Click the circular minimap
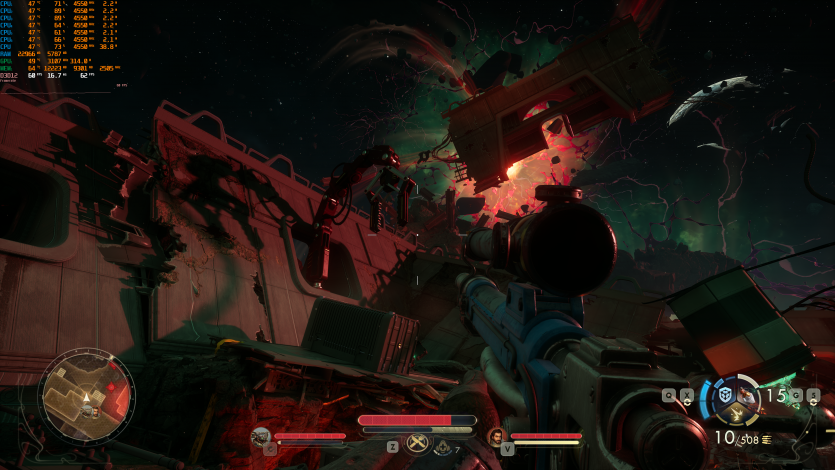This screenshot has height=470, width=835. click(86, 396)
